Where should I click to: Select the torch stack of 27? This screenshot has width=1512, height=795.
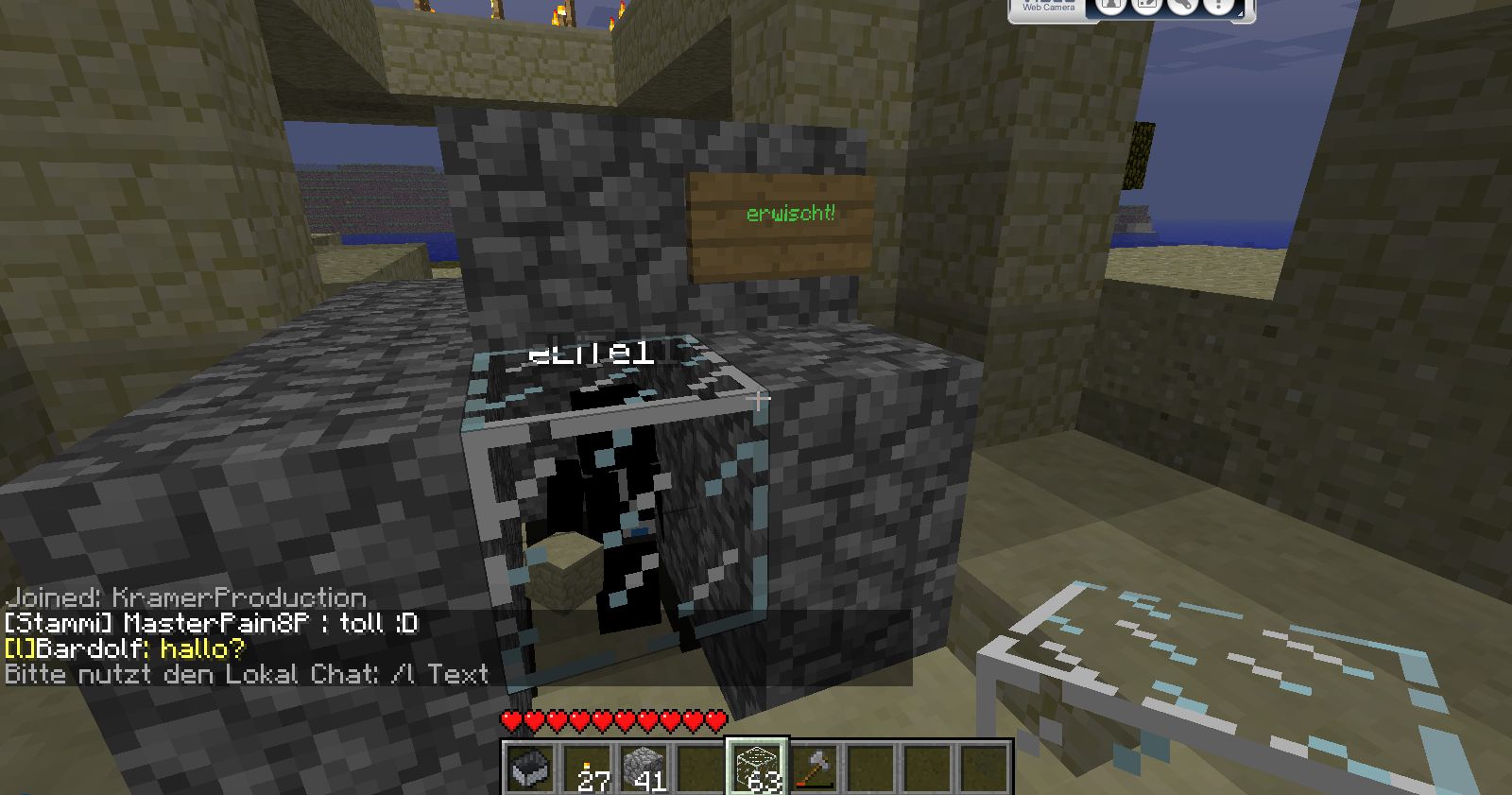click(588, 767)
